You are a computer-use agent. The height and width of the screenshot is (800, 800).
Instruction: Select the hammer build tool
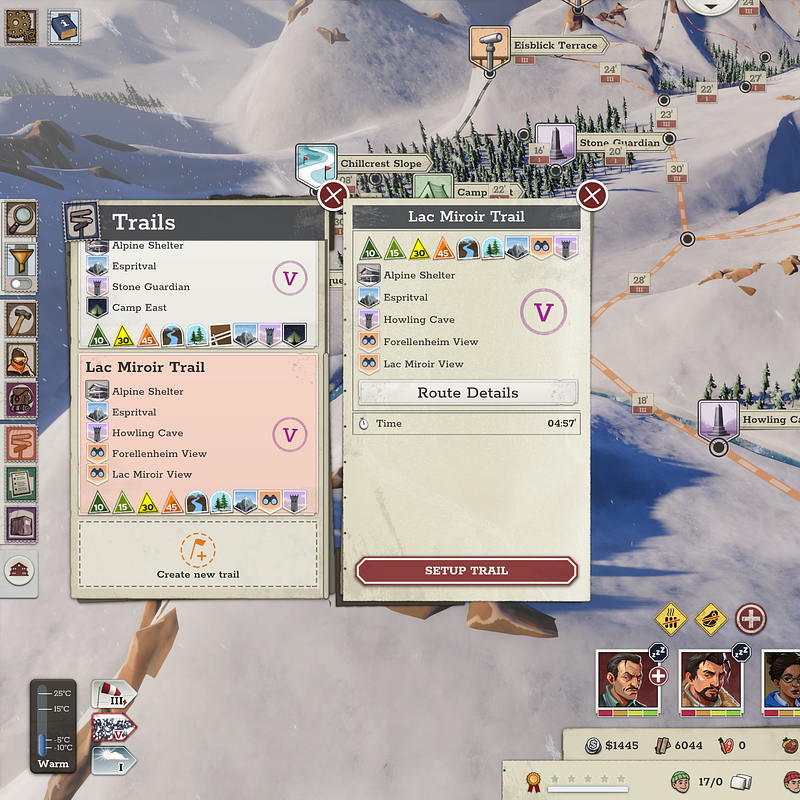point(21,320)
